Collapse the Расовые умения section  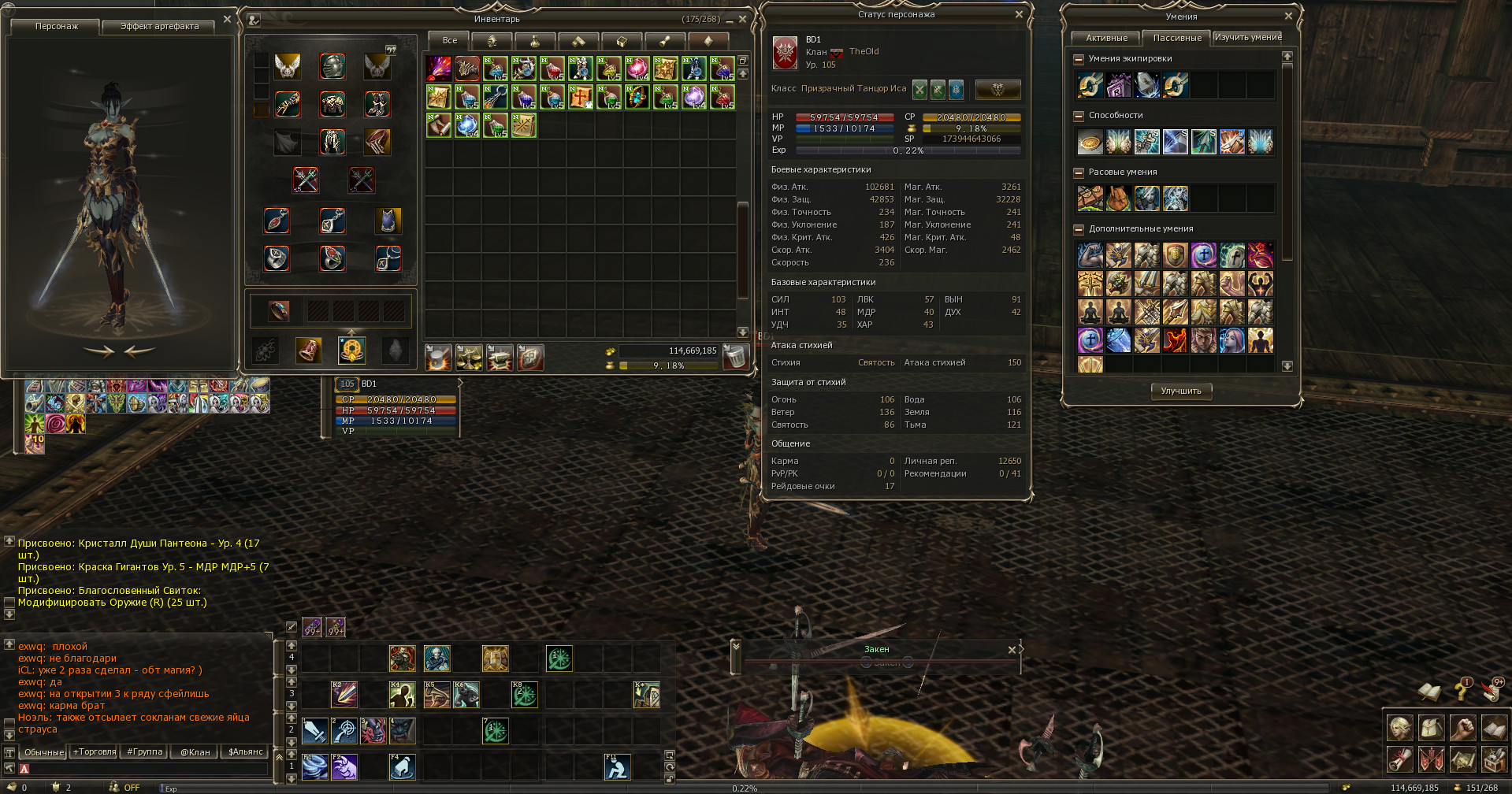pyautogui.click(x=1079, y=173)
